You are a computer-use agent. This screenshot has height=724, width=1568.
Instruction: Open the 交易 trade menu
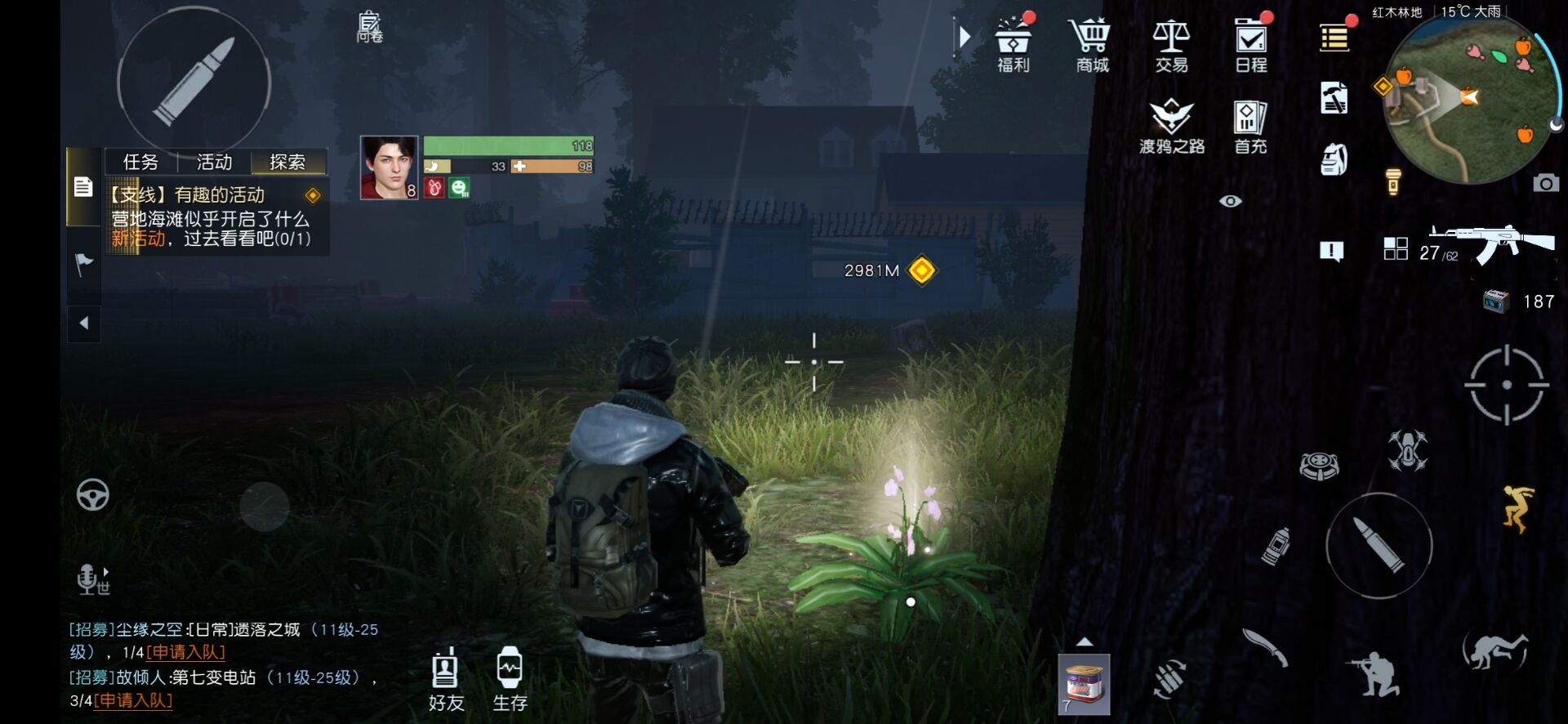coord(1171,44)
